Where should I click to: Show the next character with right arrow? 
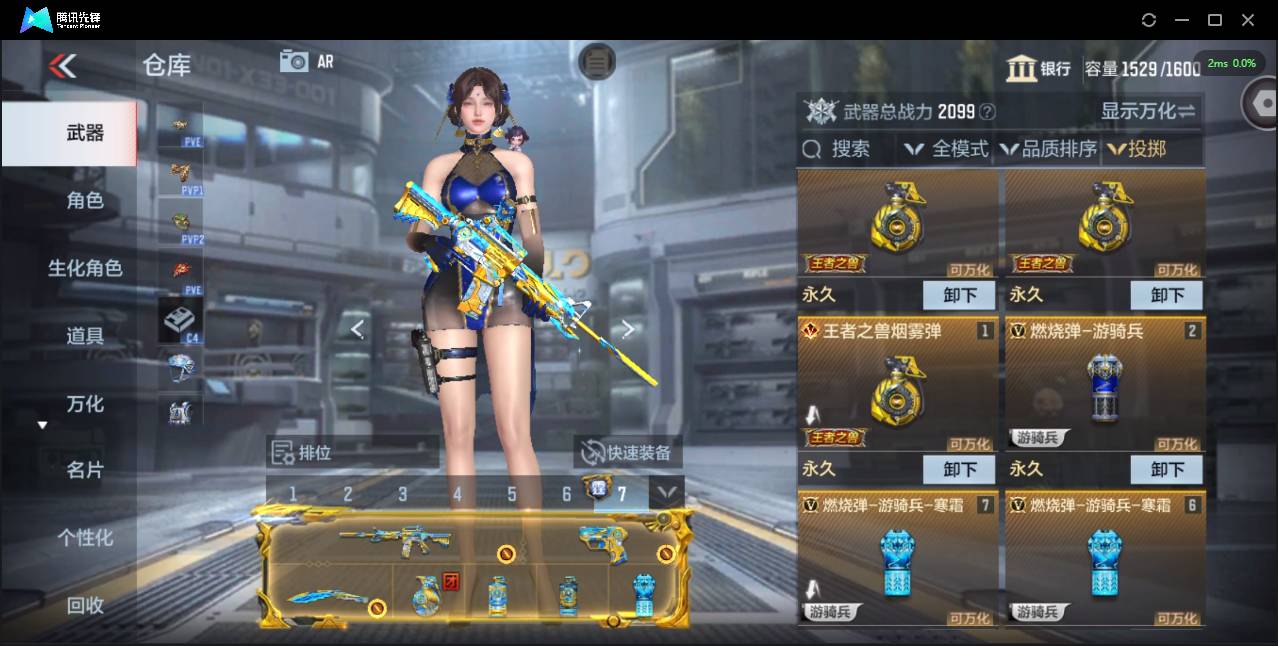(x=628, y=329)
